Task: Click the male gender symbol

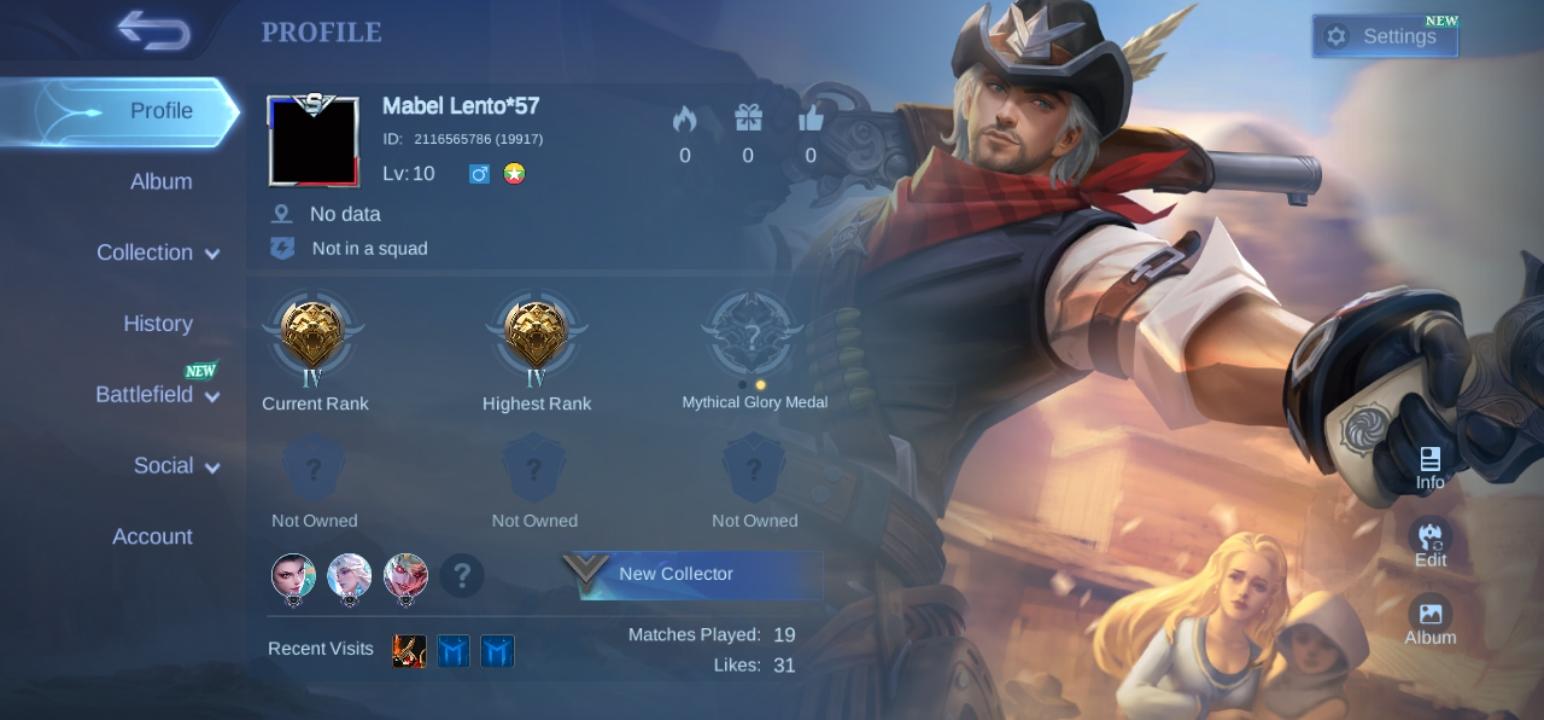Action: pos(479,174)
